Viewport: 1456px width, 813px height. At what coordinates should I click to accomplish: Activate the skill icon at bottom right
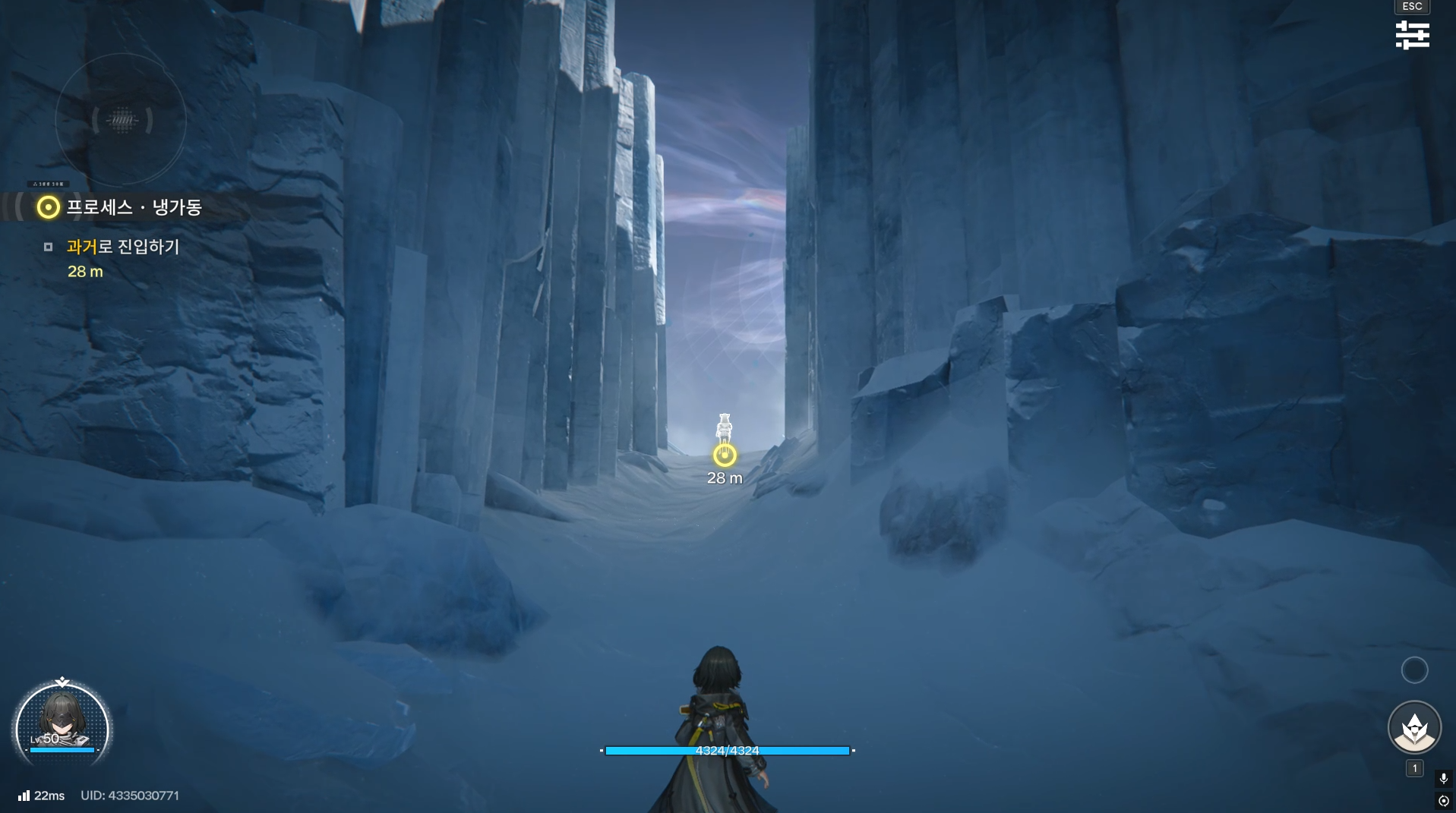click(x=1414, y=727)
